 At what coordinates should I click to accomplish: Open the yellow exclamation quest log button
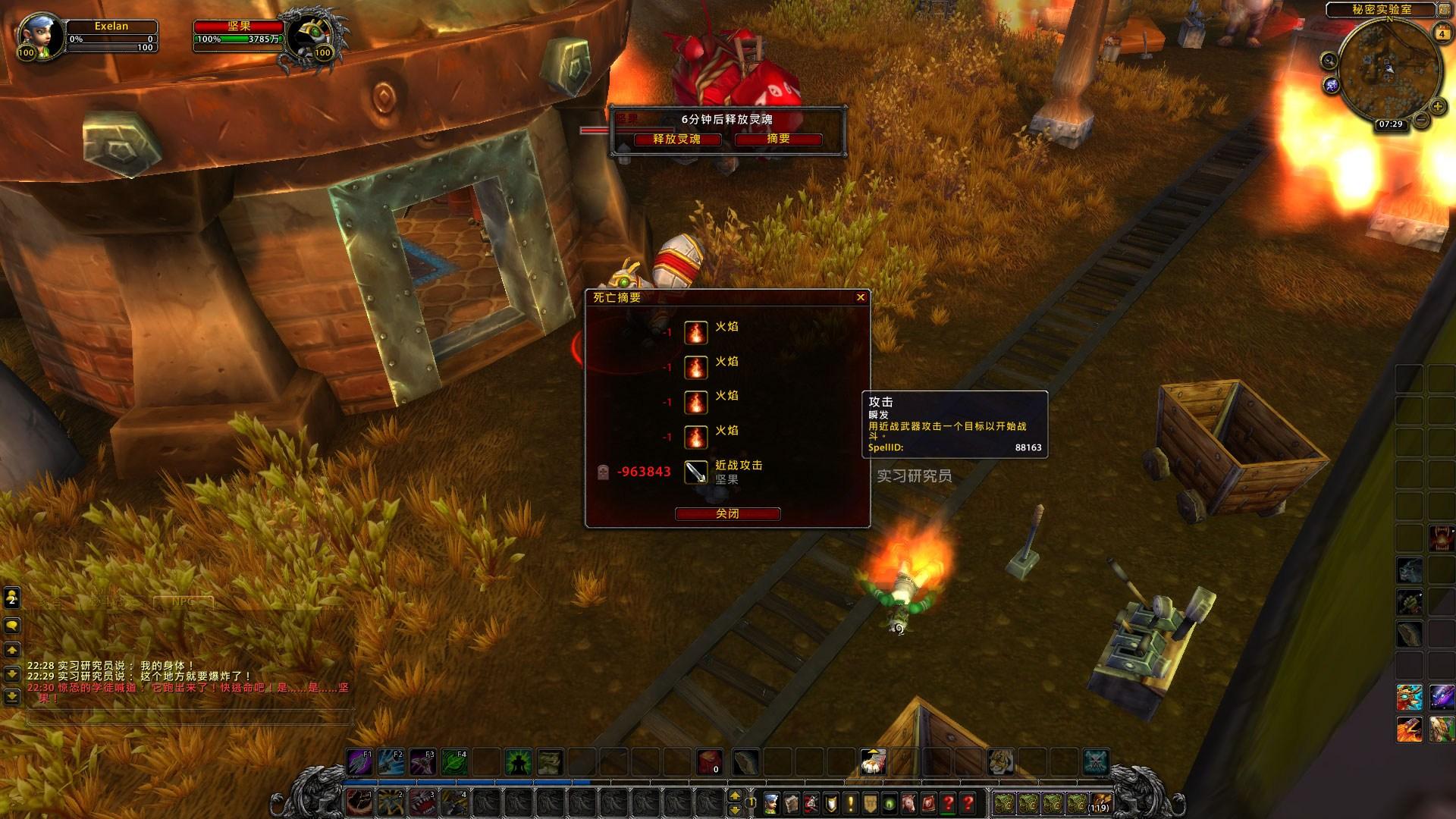pos(851,802)
